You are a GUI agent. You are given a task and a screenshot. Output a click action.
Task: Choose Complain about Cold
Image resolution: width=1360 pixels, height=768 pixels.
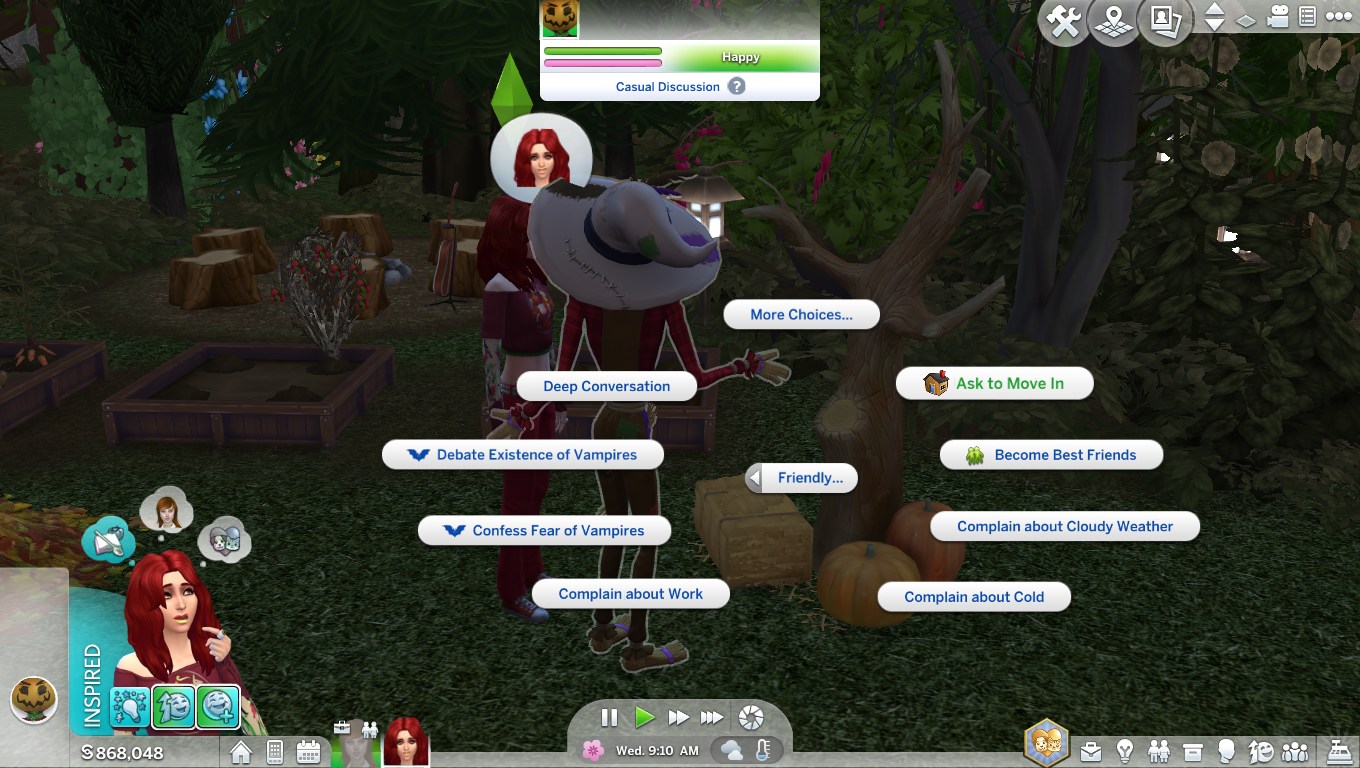coord(974,597)
